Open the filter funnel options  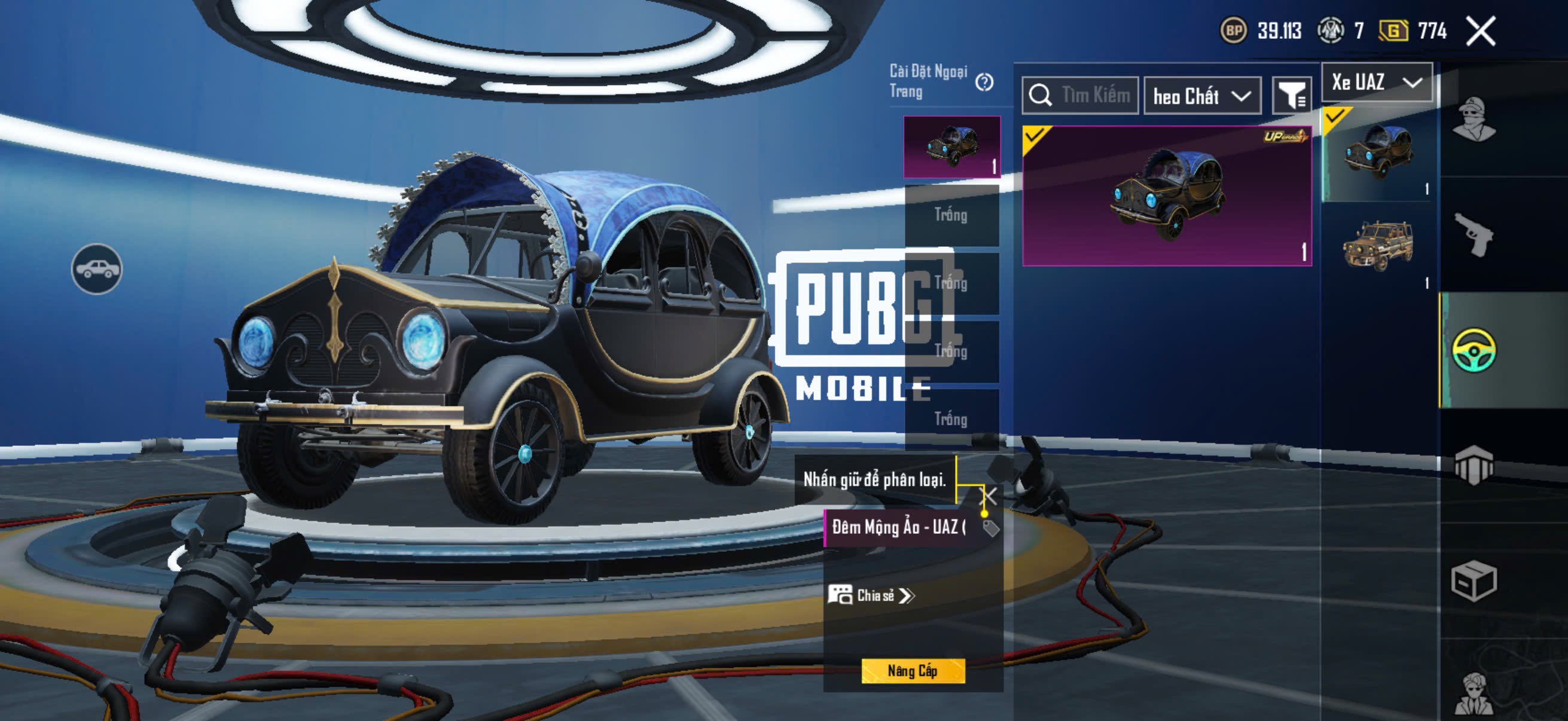click(x=1292, y=96)
